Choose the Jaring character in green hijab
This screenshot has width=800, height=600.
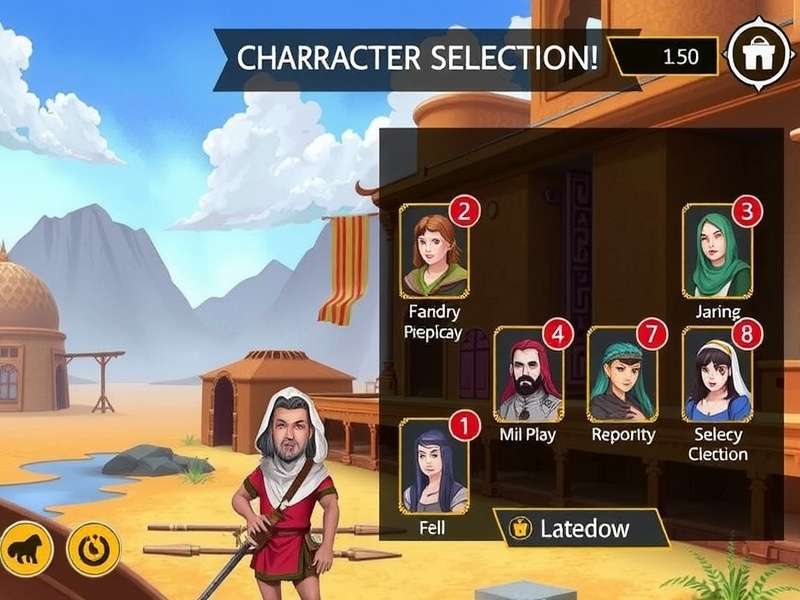717,250
